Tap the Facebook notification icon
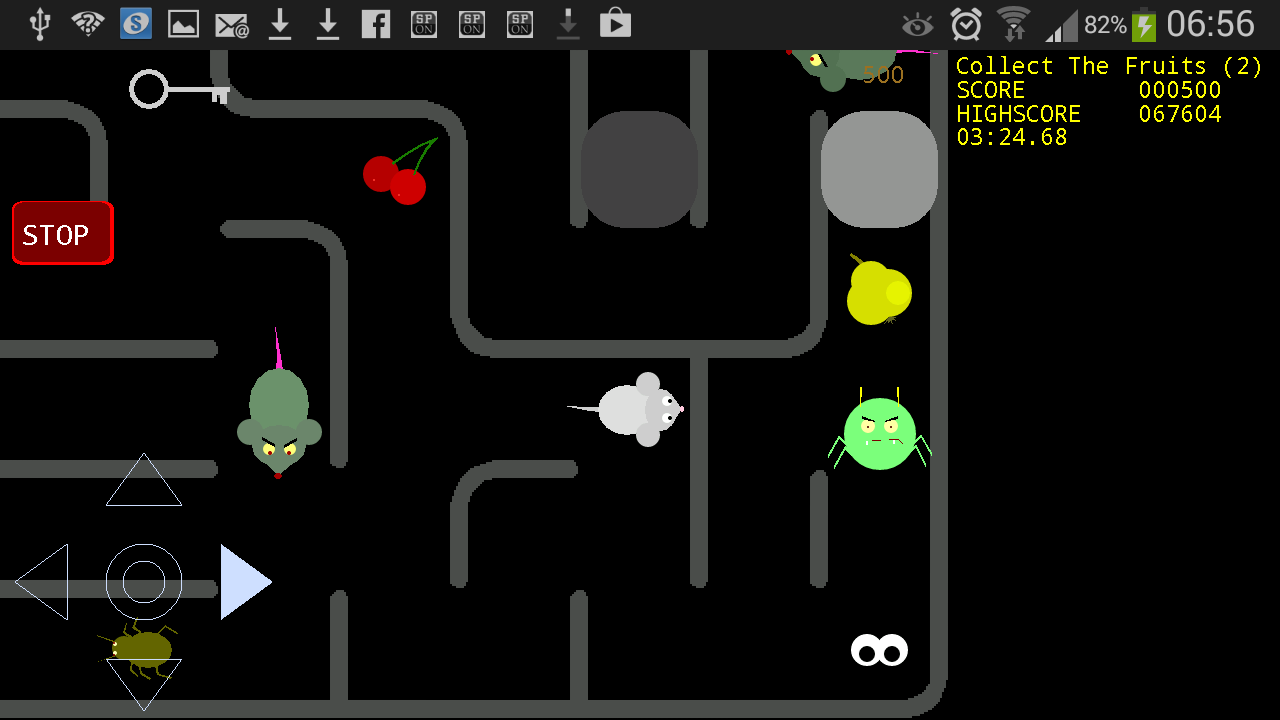Screen dimensions: 1280x720 (375, 23)
